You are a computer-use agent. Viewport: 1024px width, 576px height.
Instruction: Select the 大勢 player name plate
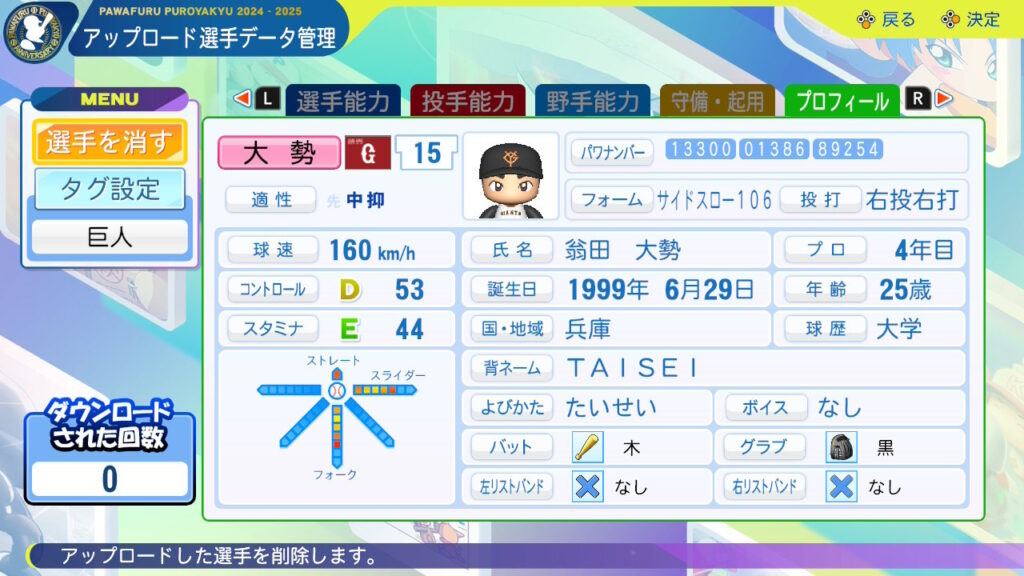pos(279,152)
